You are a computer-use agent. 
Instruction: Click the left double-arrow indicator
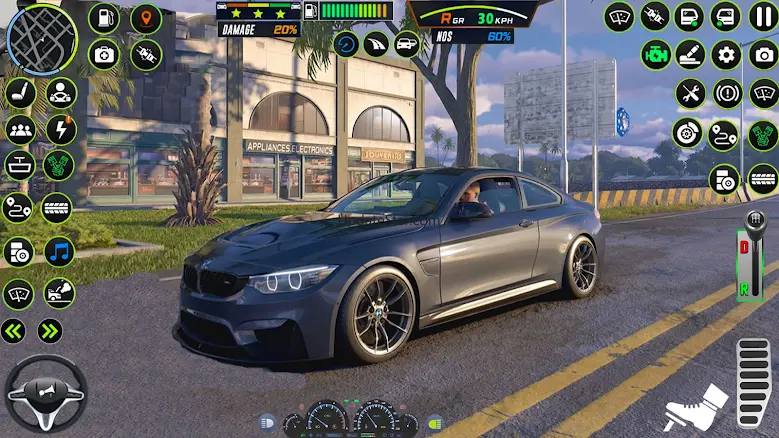14,331
